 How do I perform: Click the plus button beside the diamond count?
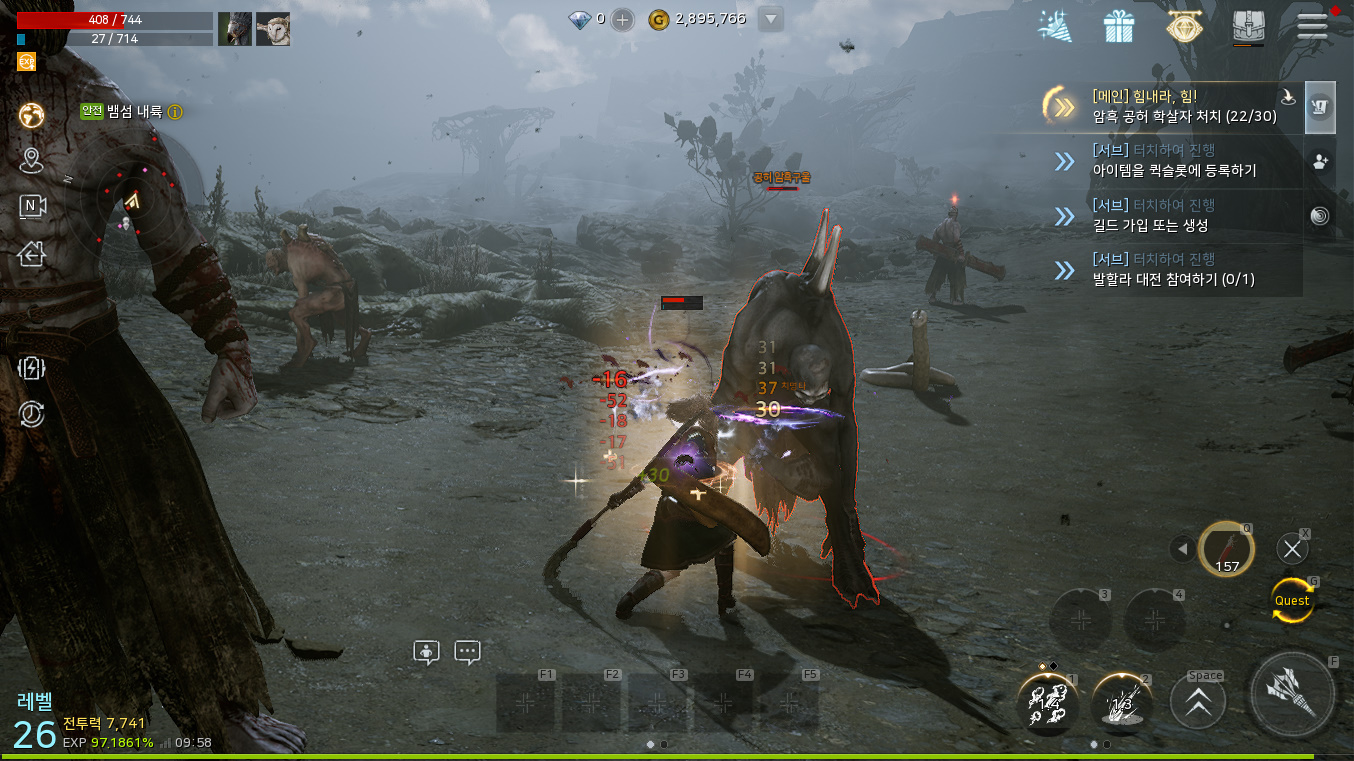click(622, 19)
